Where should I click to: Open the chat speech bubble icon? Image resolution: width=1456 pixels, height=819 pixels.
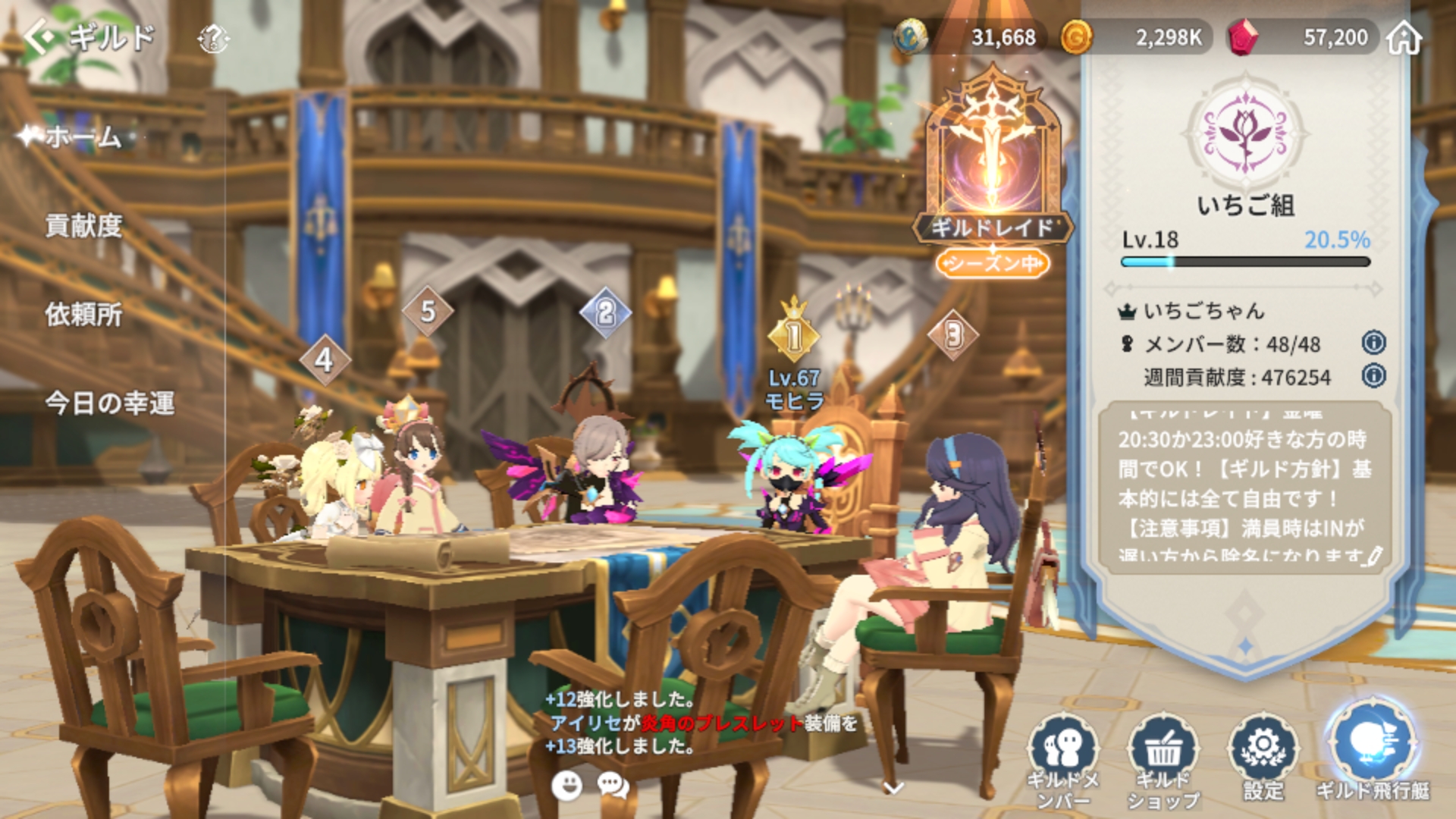(x=613, y=786)
